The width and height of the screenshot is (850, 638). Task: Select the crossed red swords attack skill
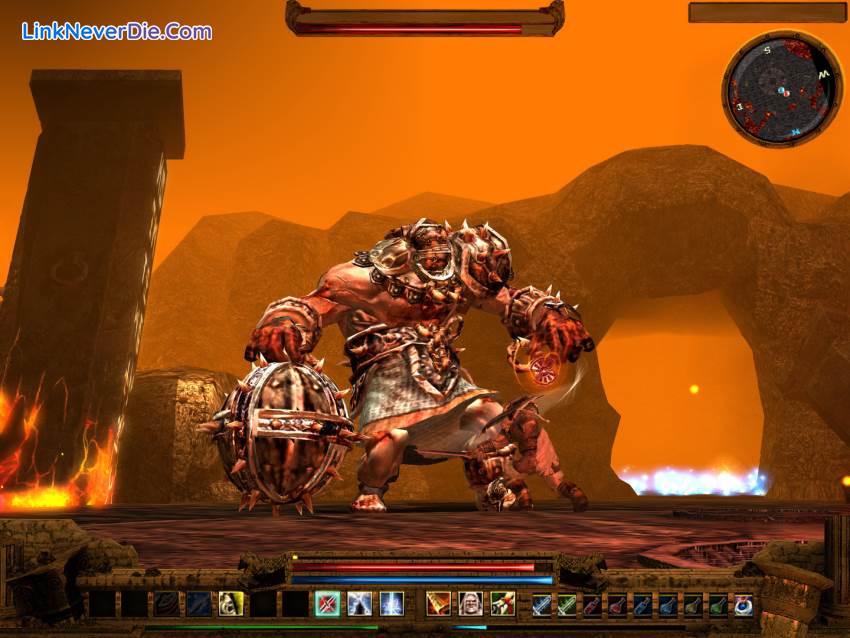(327, 603)
